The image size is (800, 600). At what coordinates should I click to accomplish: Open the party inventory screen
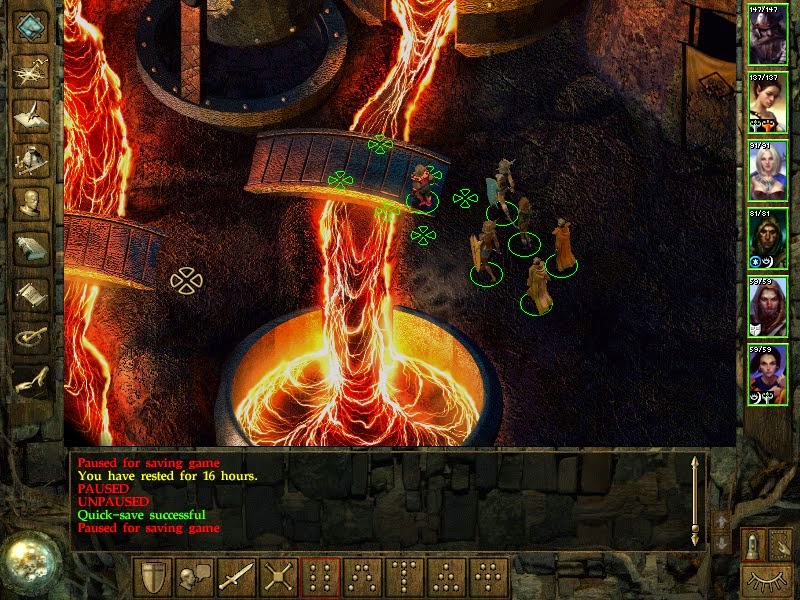[x=31, y=159]
